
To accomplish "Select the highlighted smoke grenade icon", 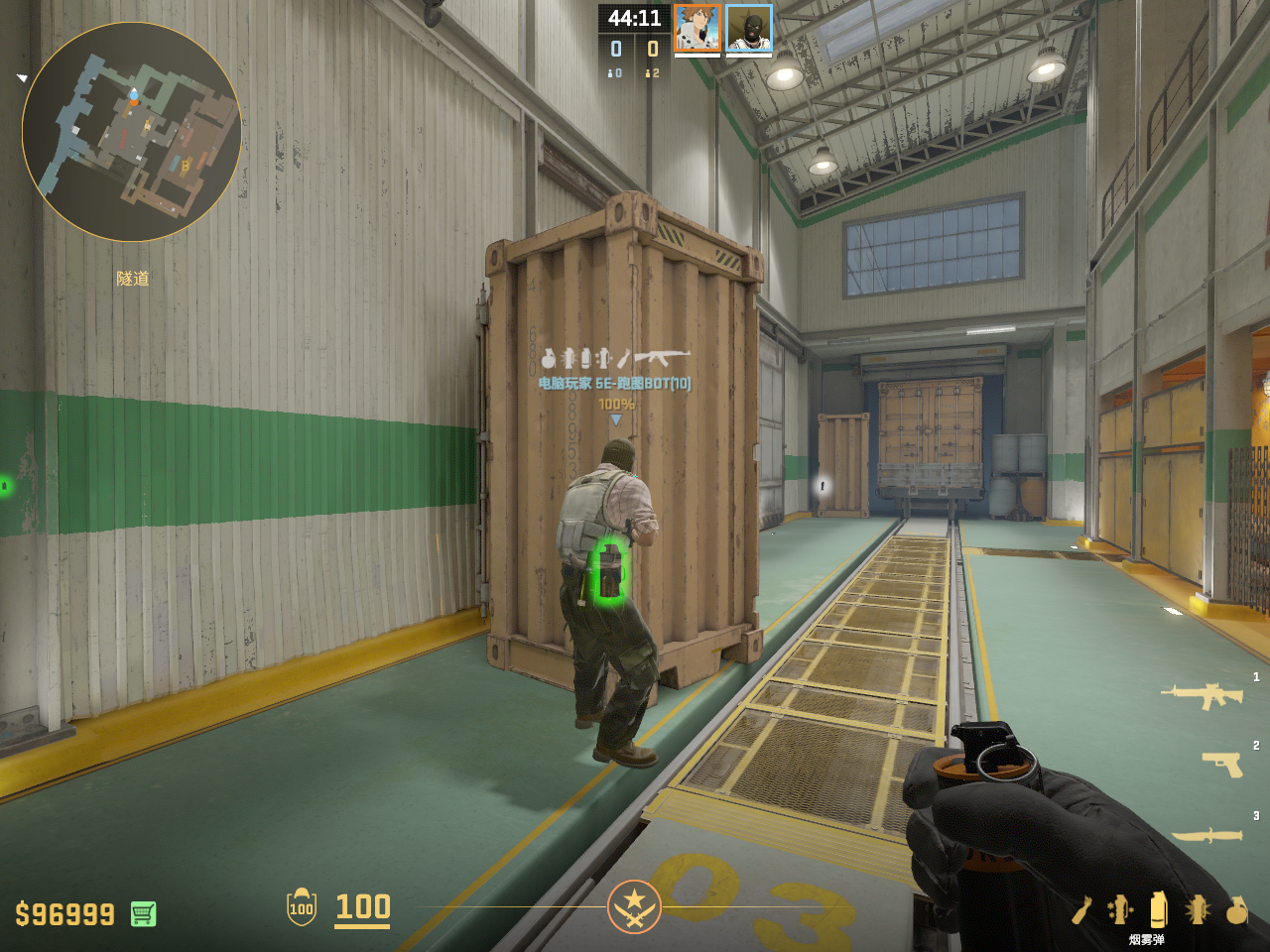I will point(1158,908).
